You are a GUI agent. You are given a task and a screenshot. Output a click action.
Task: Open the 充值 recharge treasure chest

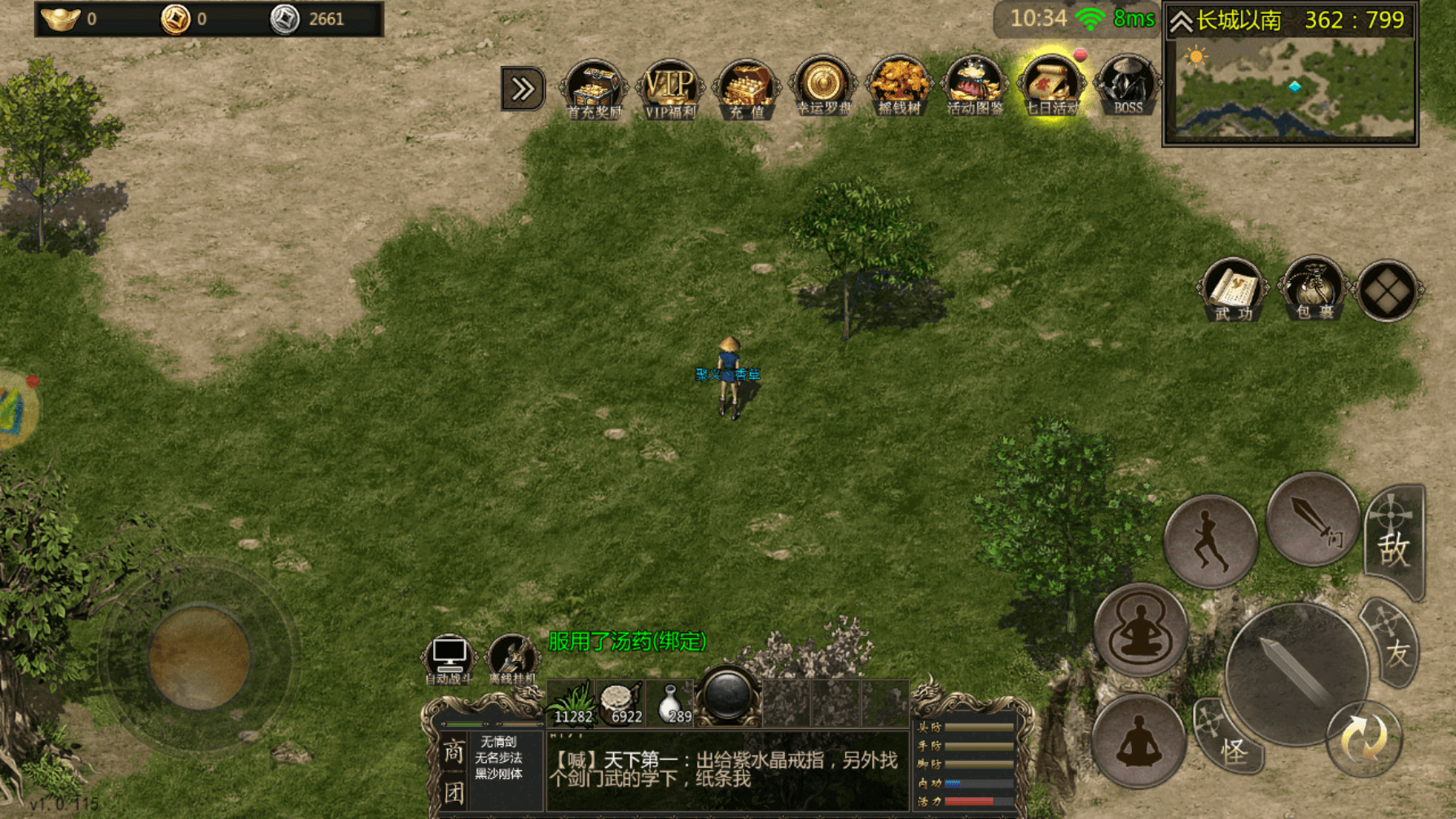(x=746, y=90)
